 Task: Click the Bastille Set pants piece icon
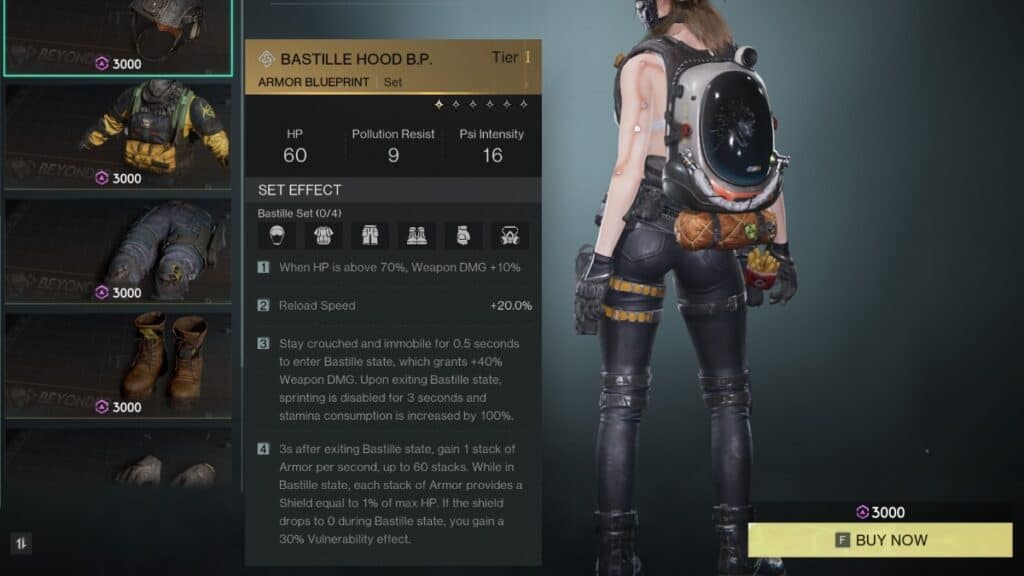click(x=370, y=236)
